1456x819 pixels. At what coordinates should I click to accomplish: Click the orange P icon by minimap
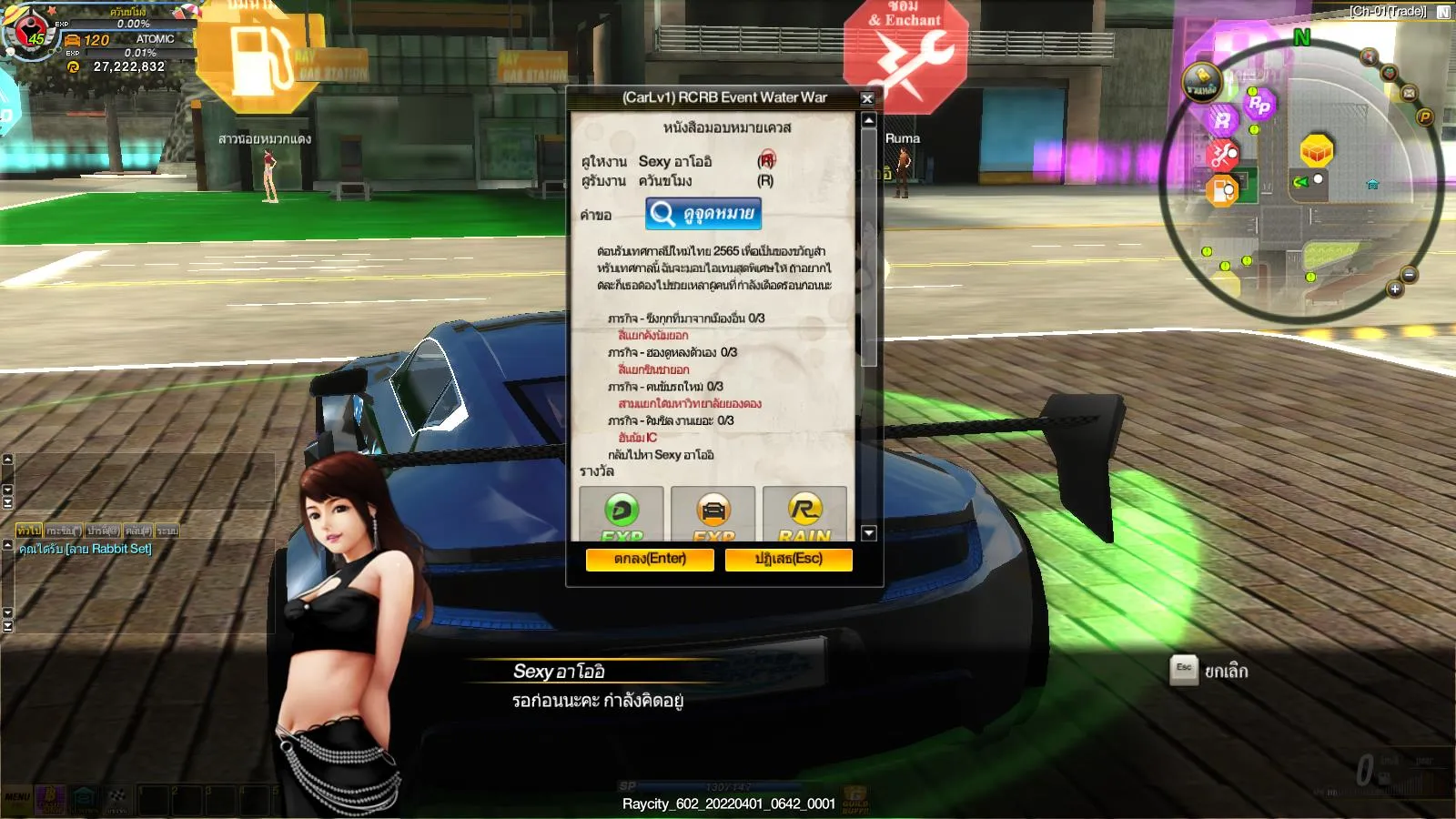[x=1425, y=117]
